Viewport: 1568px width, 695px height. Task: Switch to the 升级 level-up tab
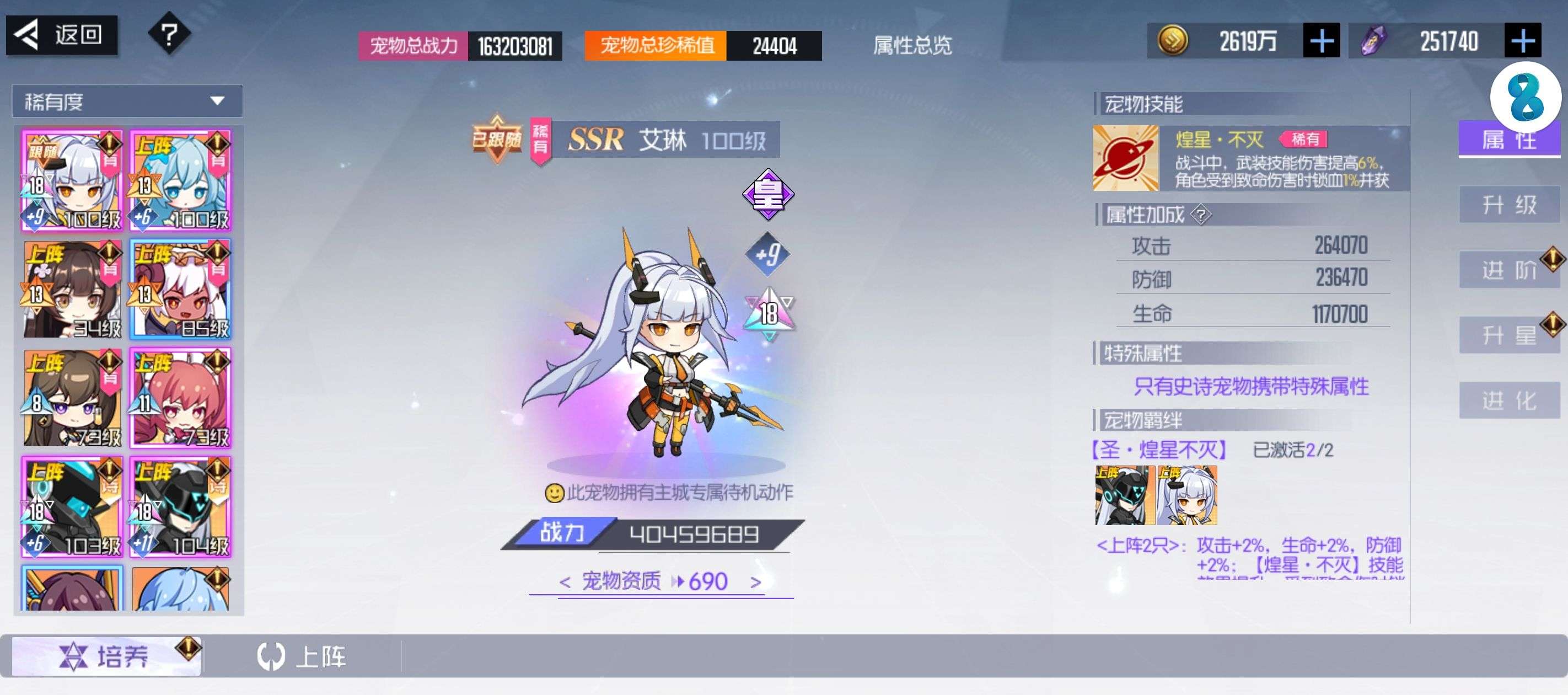coord(1508,205)
